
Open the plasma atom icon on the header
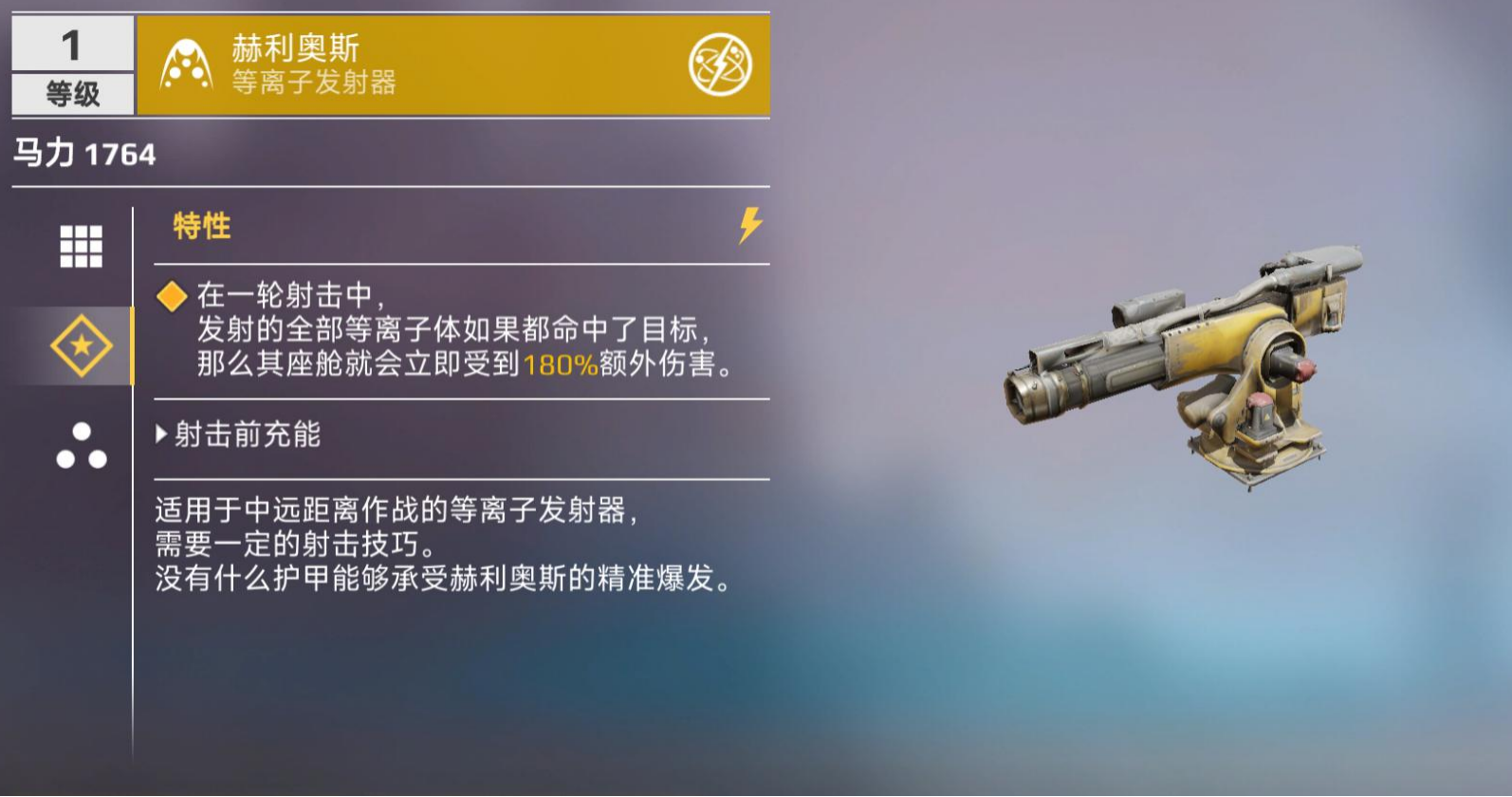tap(721, 65)
